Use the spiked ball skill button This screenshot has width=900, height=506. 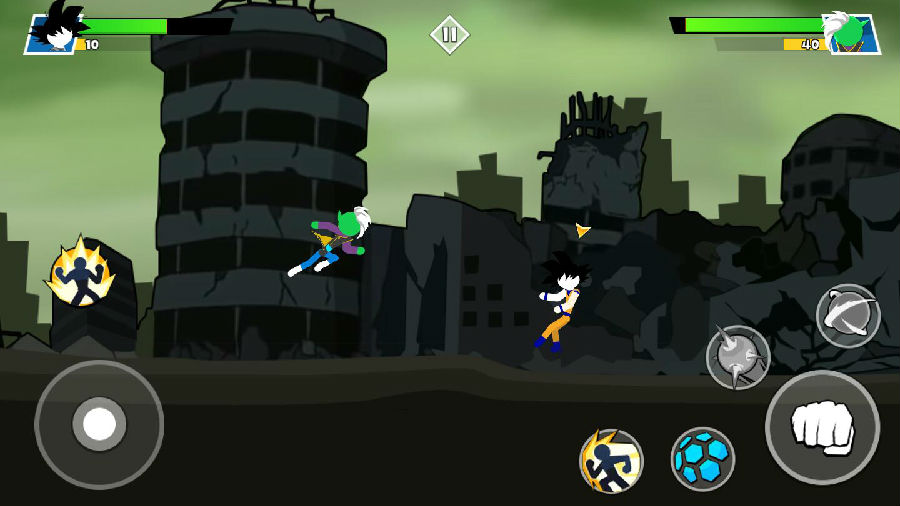pos(738,357)
